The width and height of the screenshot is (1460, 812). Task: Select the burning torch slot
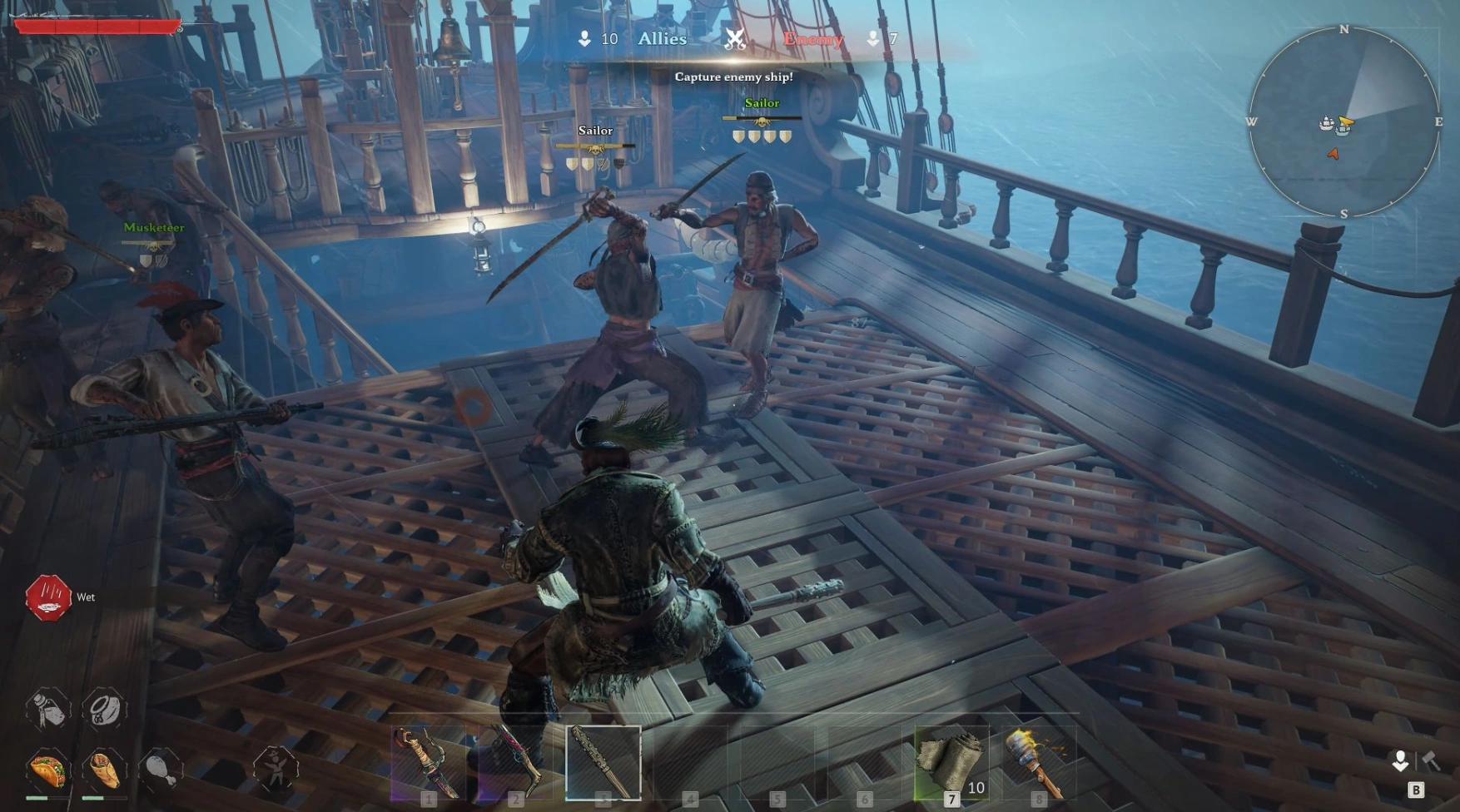click(1038, 763)
